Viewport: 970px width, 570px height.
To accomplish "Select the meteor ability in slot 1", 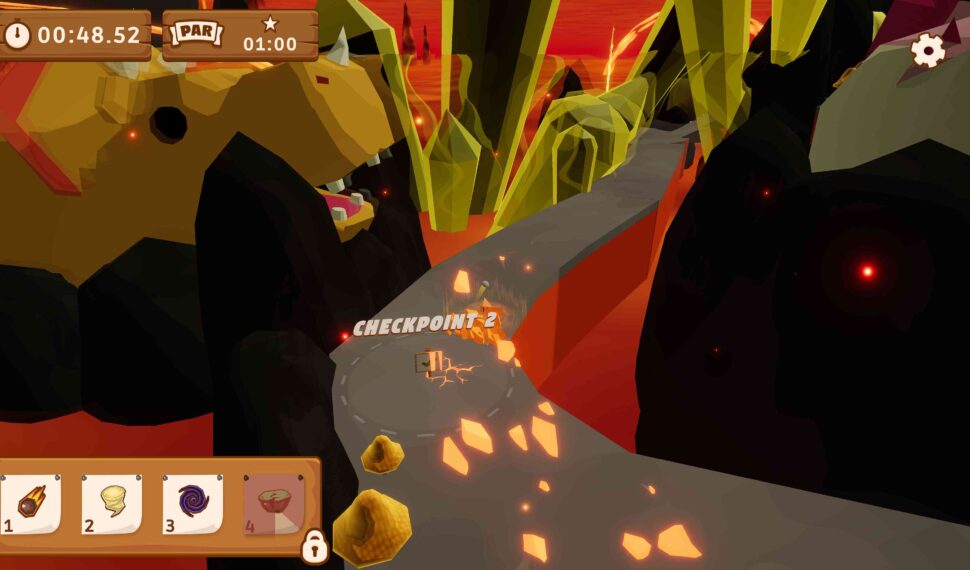I will tap(31, 503).
